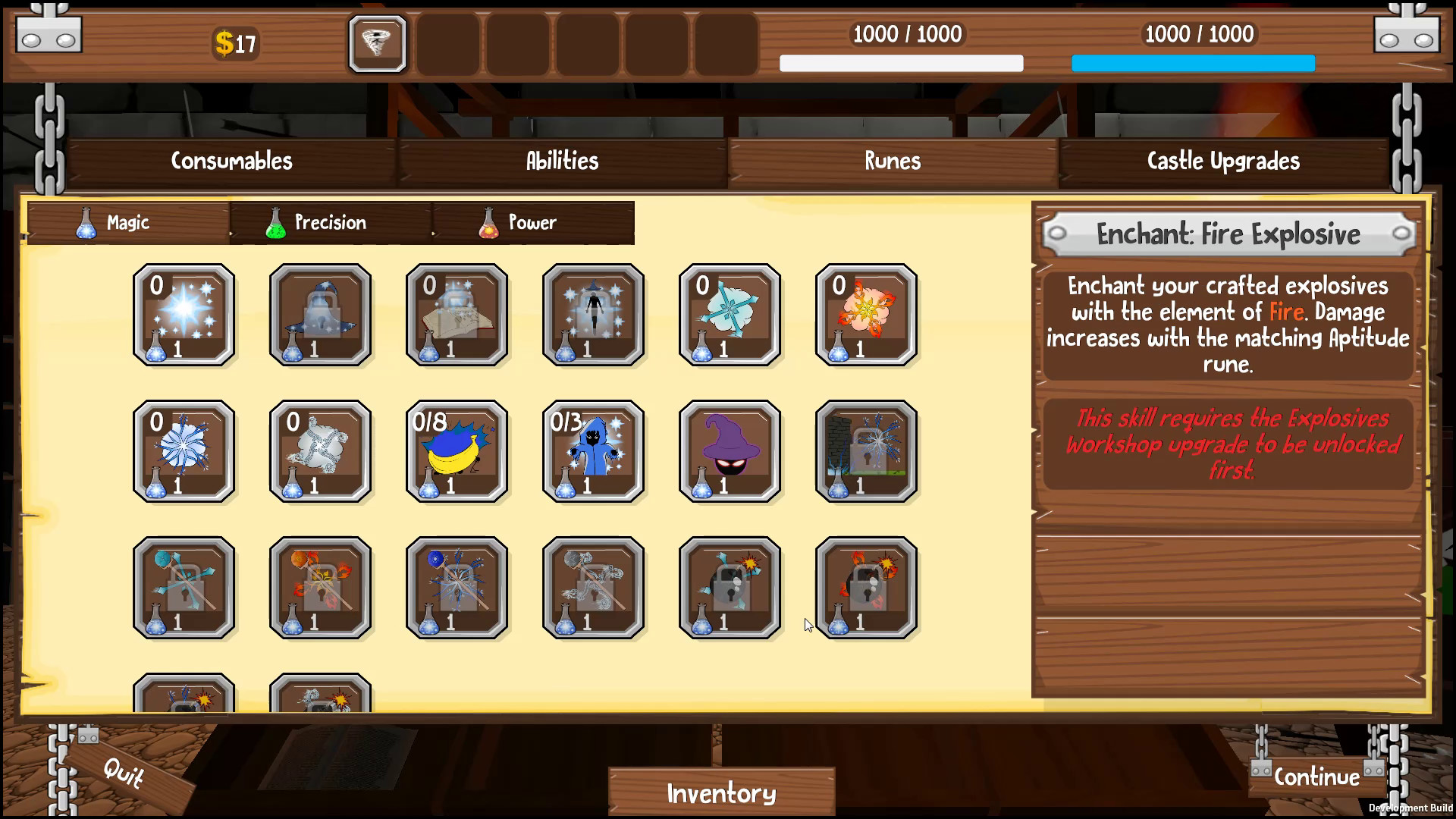This screenshot has height=819, width=1456.
Task: Choose the purple wizard hat imp skill
Action: pos(730,451)
